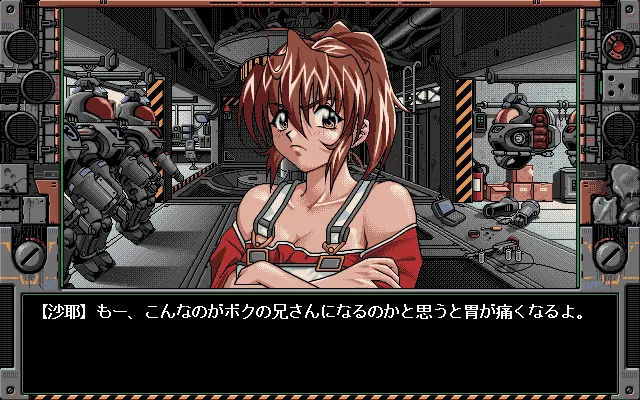Advance the dialogue in Saya's text box

pyautogui.click(x=319, y=342)
